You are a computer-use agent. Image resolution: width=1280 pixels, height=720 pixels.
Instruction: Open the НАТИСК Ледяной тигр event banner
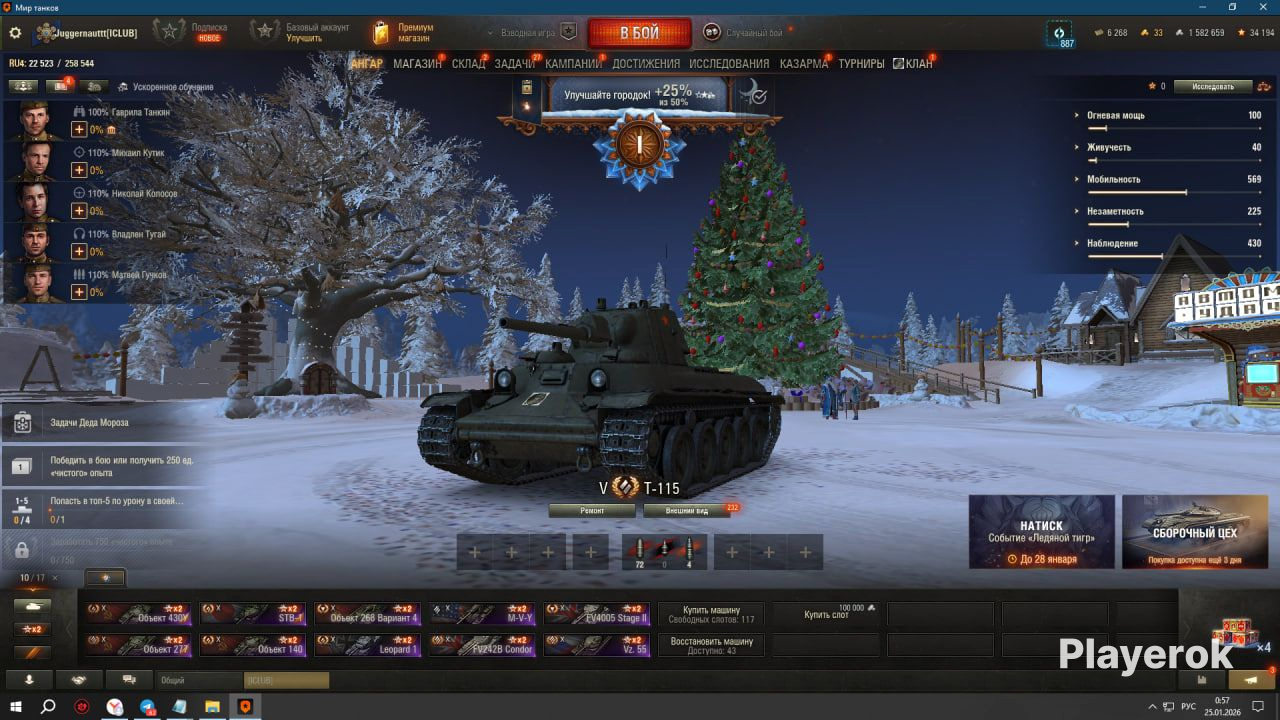1041,532
